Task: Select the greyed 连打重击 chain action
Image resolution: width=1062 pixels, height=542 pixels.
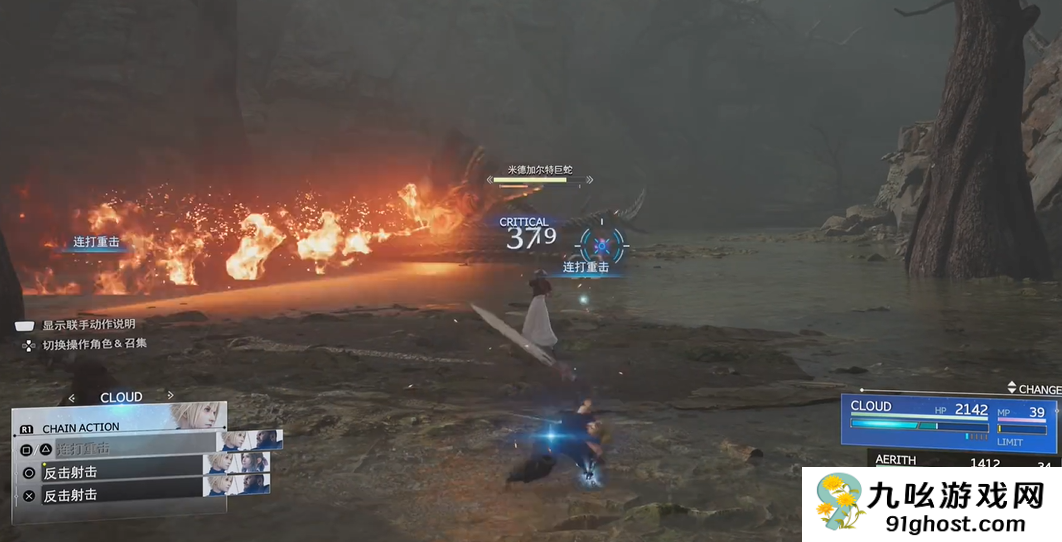Action: click(120, 449)
